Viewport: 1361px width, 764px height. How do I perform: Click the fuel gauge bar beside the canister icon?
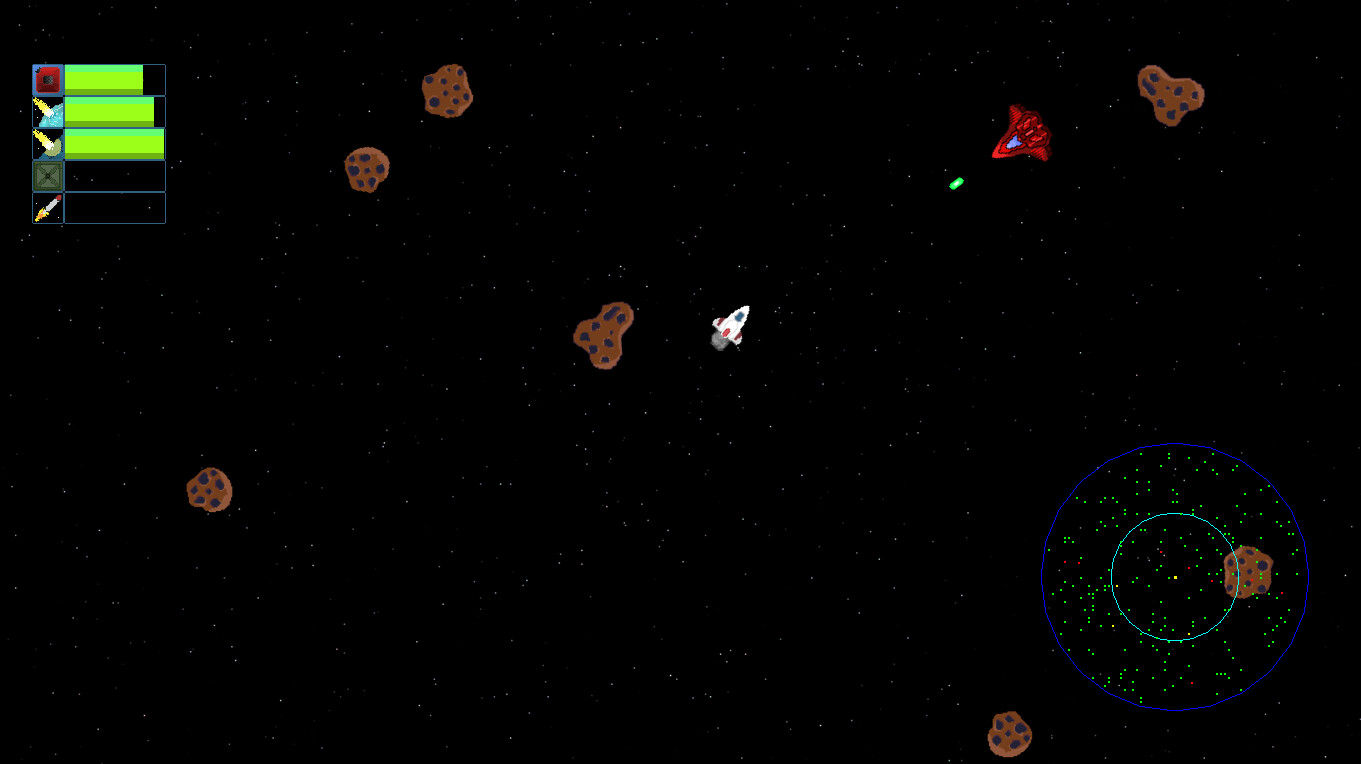pos(105,77)
